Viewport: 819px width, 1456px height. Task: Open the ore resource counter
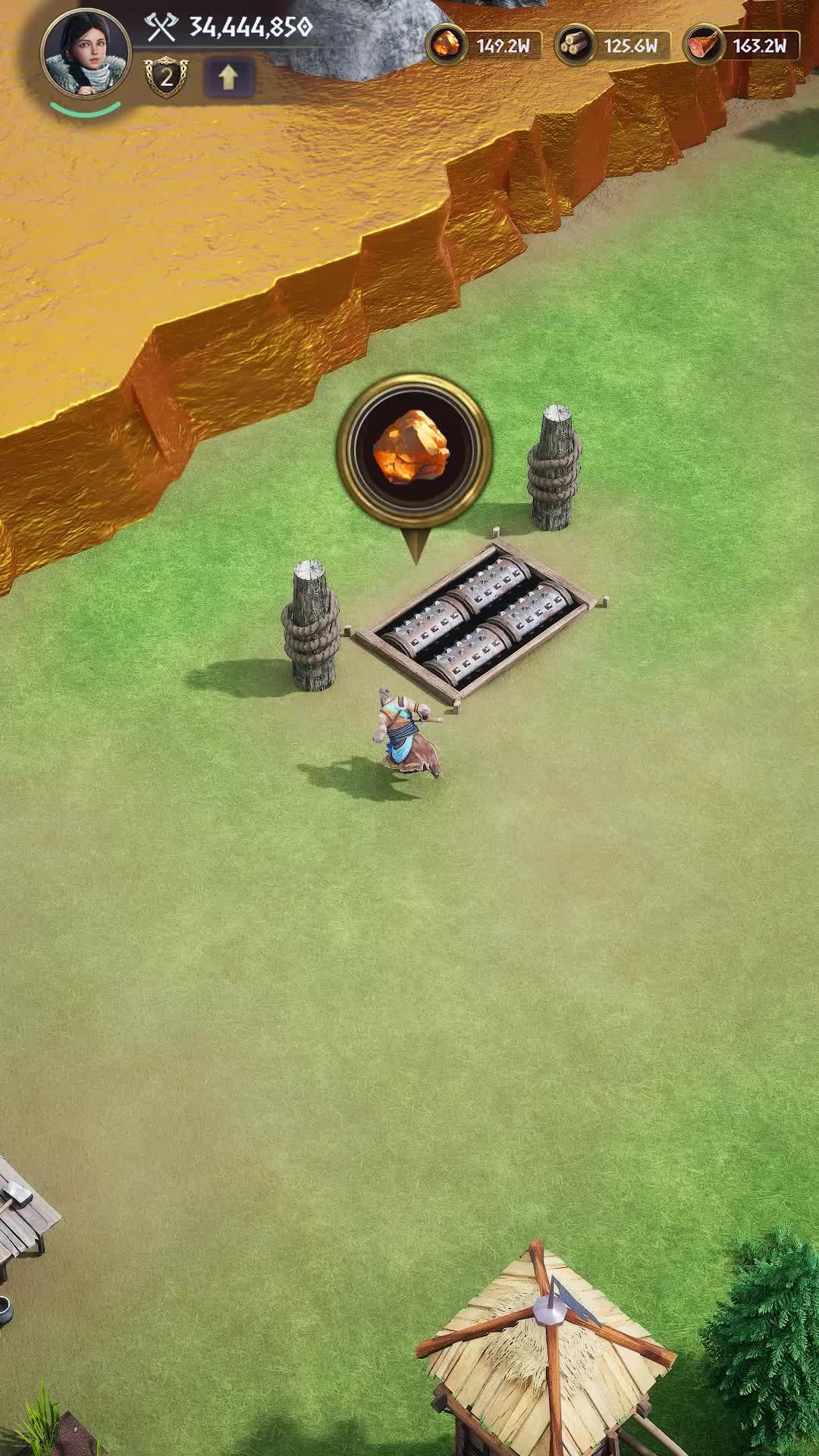484,45
